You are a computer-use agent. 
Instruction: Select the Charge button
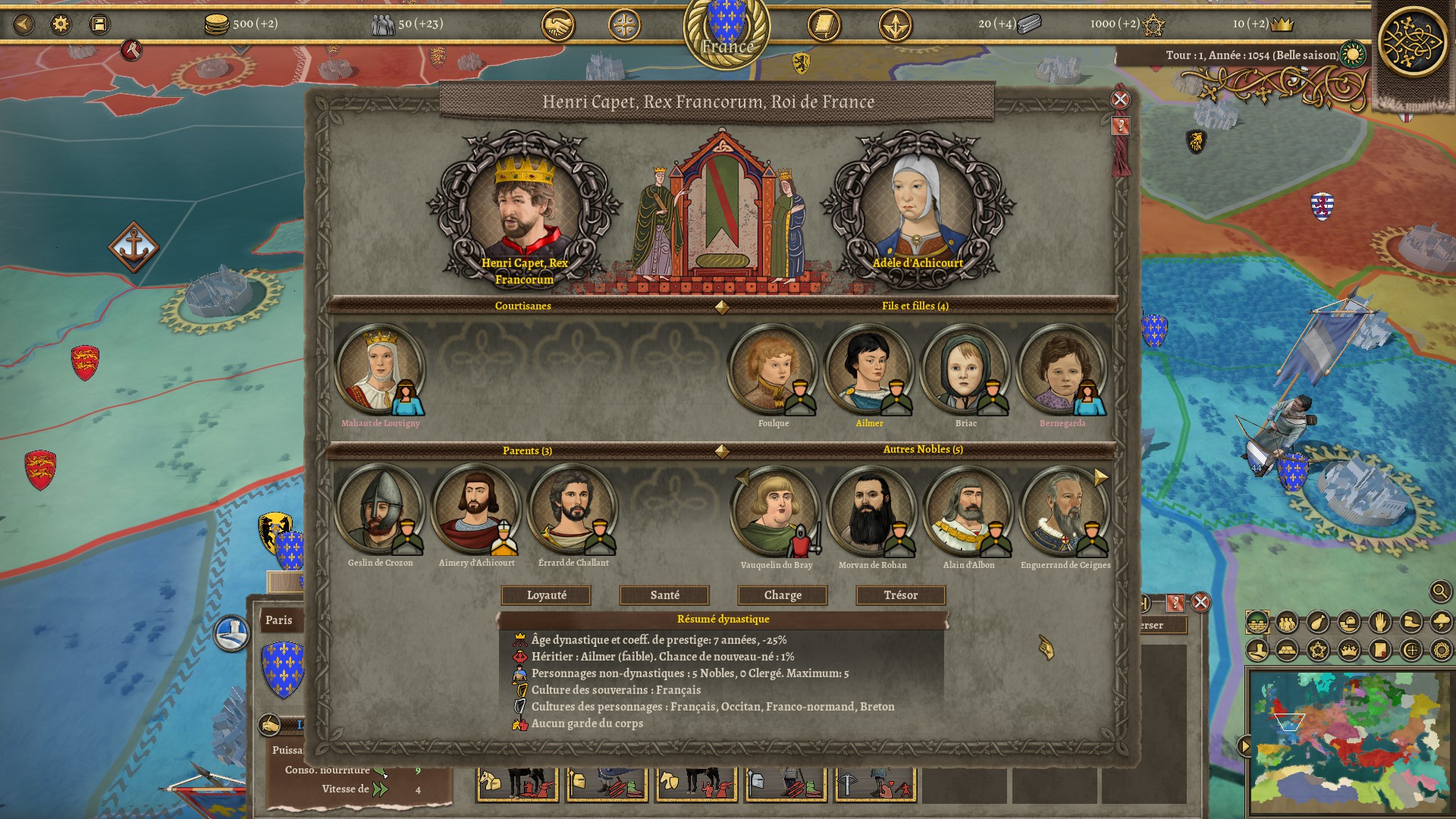[x=783, y=595]
